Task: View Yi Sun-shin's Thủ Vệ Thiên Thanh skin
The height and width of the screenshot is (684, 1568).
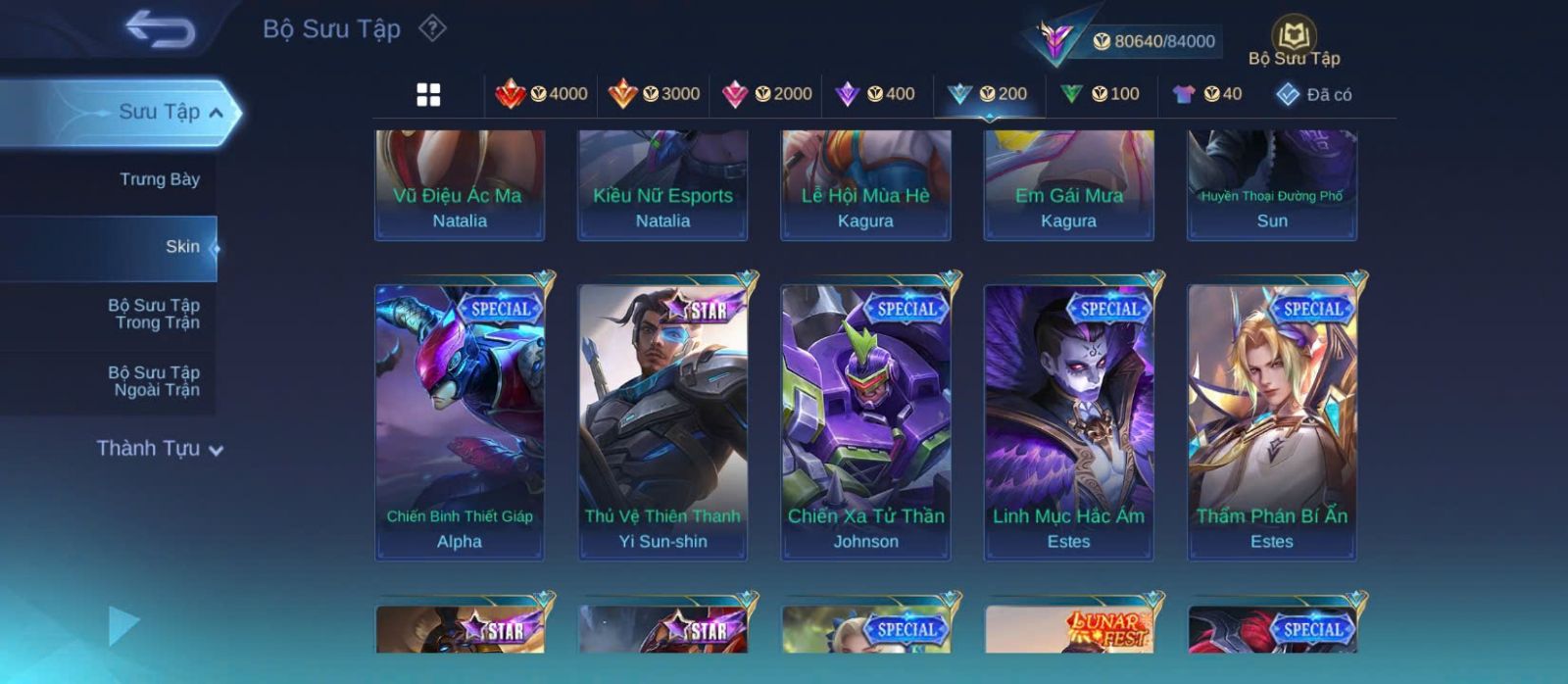Action: click(662, 421)
